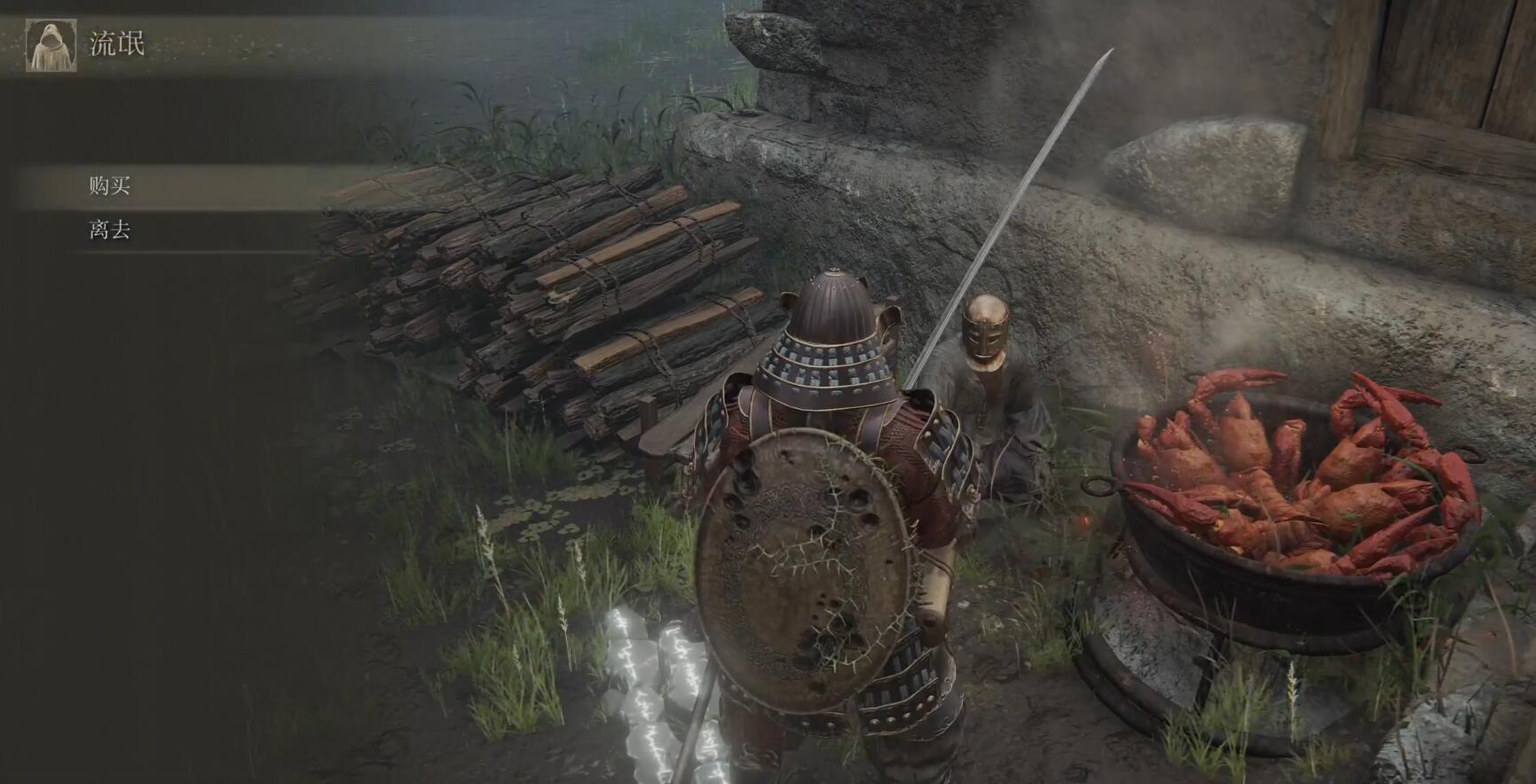
Task: Select the 购买 (Purchase) option
Action: click(x=110, y=186)
